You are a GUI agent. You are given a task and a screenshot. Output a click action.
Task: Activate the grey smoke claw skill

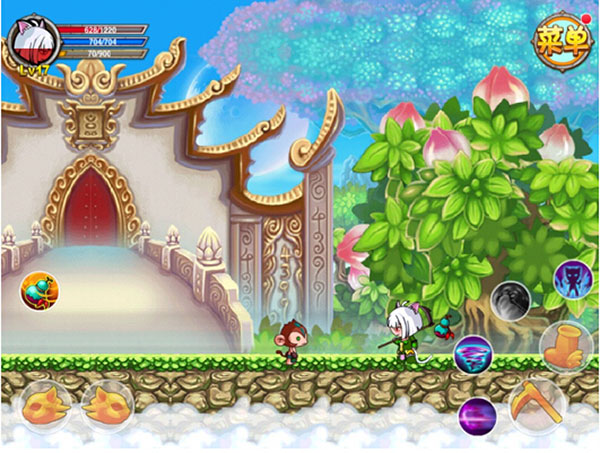[x=510, y=301]
